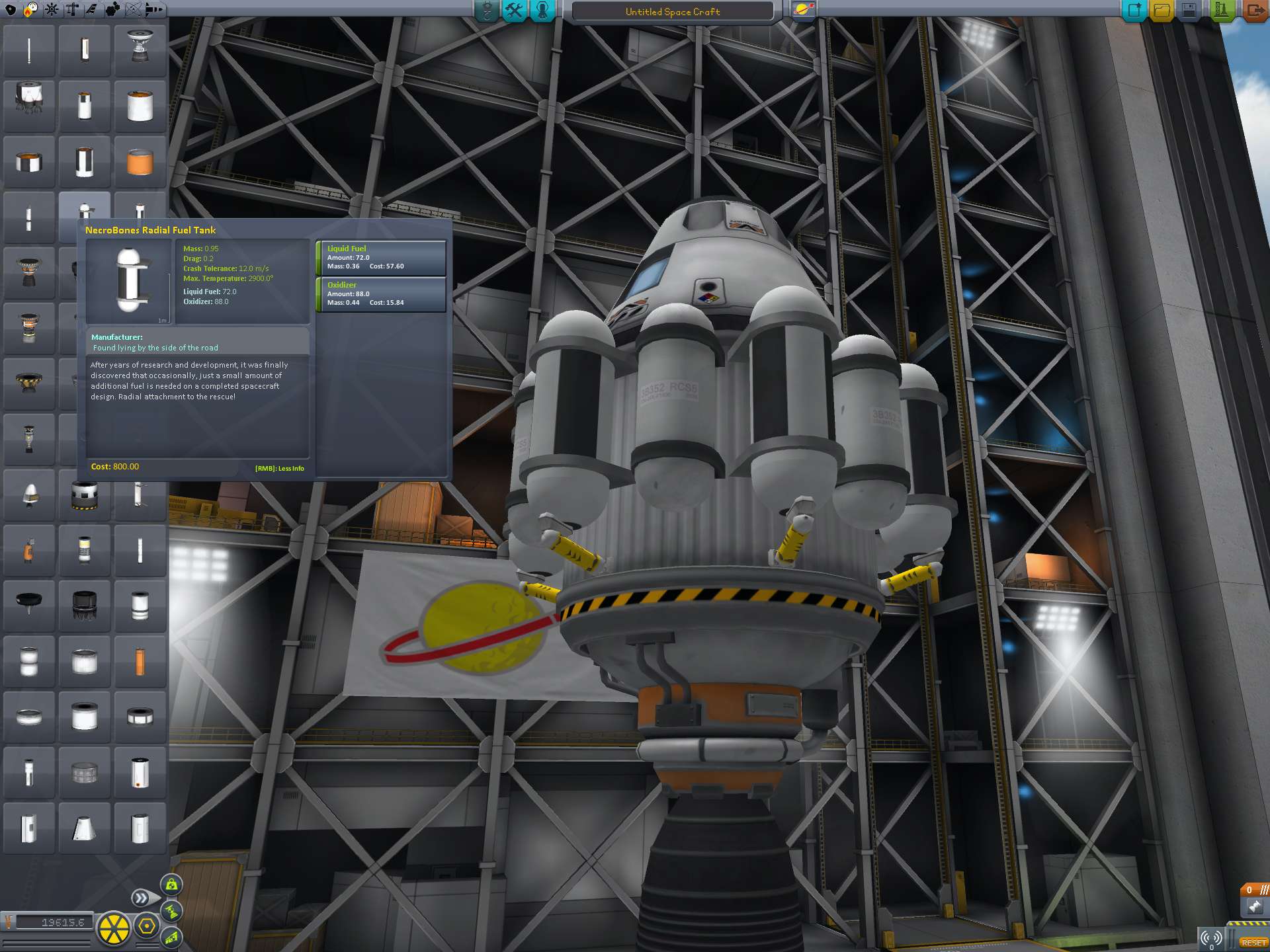Launch the rocket with green button
The image size is (1270, 952).
[1221, 11]
